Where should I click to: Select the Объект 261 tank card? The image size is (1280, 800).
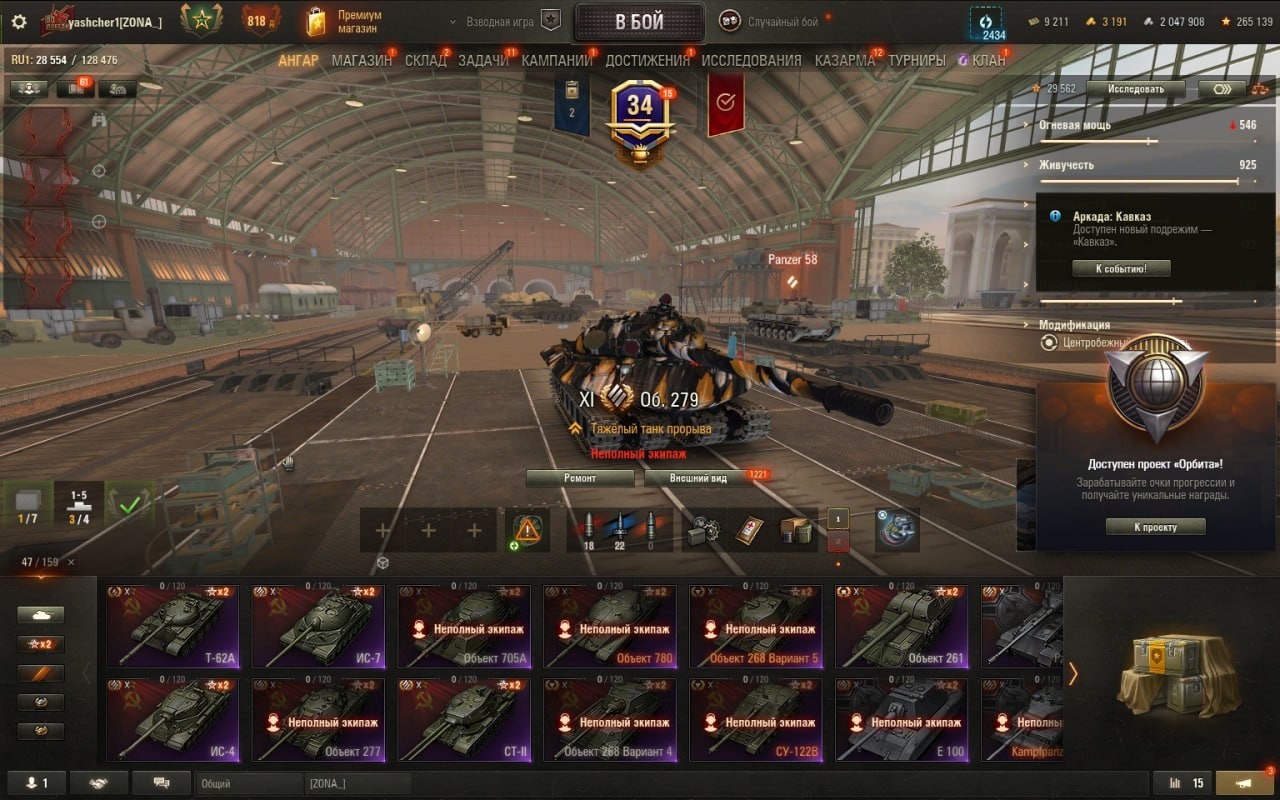click(902, 625)
